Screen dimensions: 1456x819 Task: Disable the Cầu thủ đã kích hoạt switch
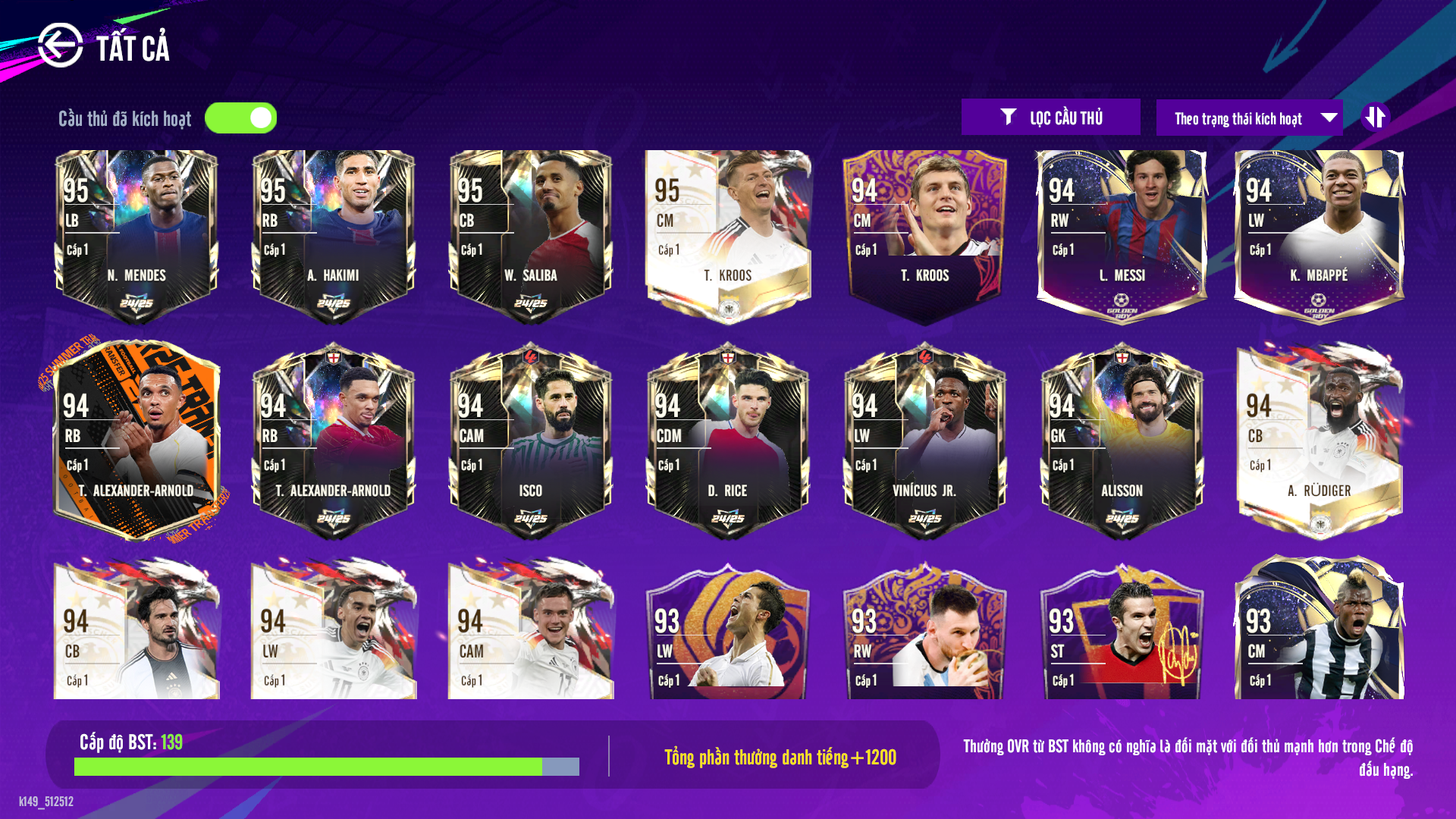[241, 118]
